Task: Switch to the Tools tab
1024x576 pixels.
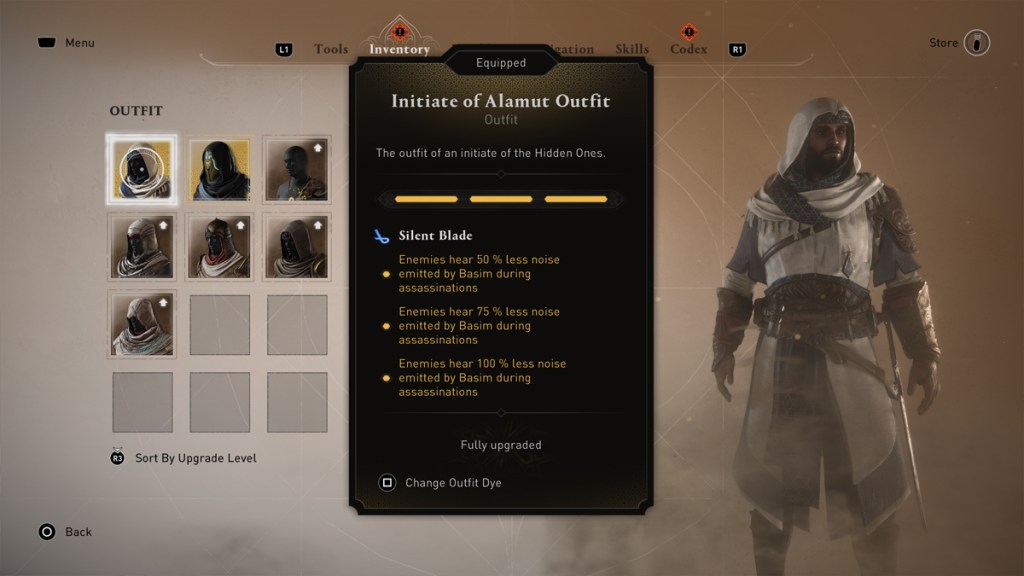Action: (x=330, y=49)
